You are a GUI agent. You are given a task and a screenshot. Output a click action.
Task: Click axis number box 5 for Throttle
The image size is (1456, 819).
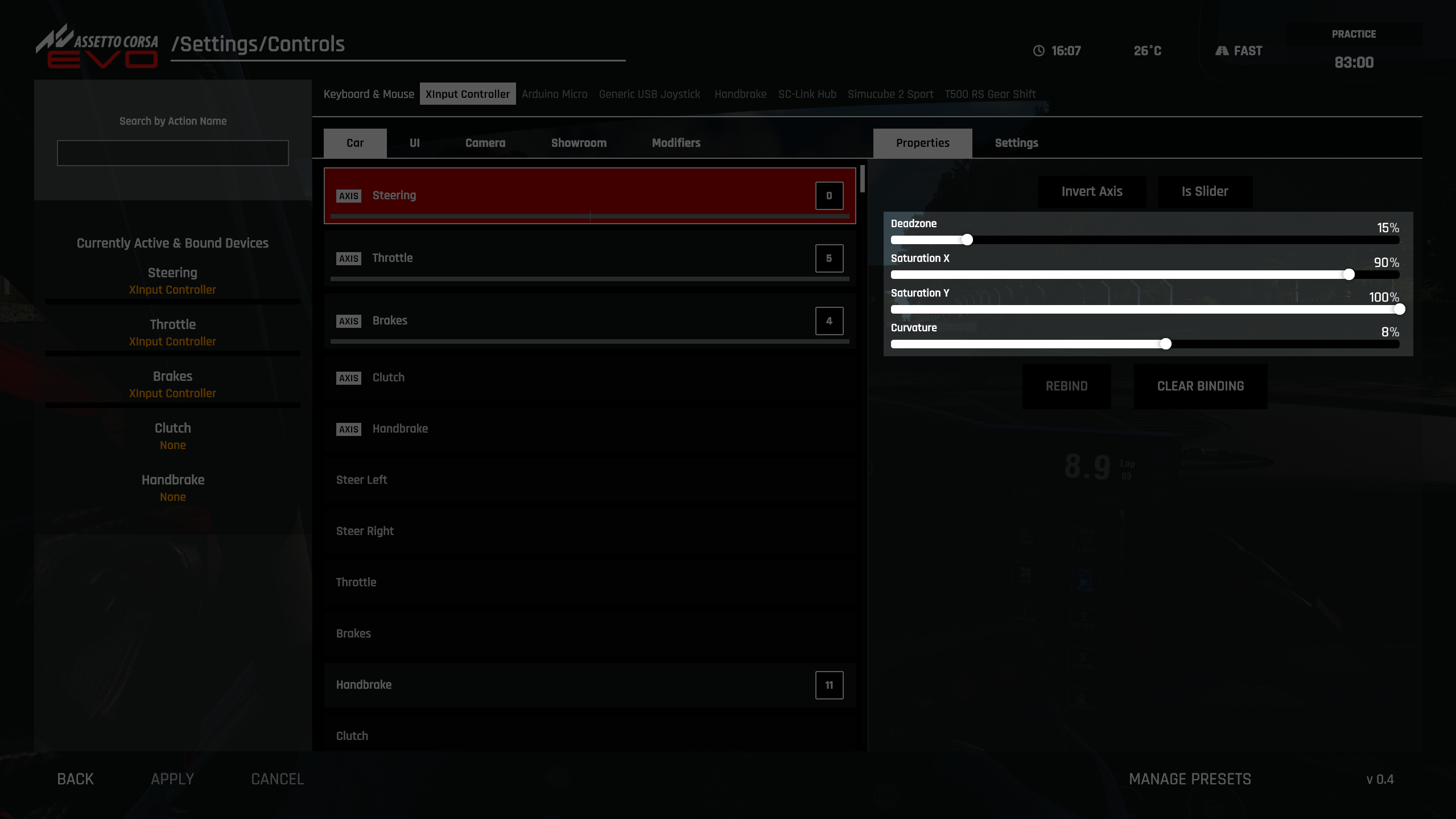(828, 258)
